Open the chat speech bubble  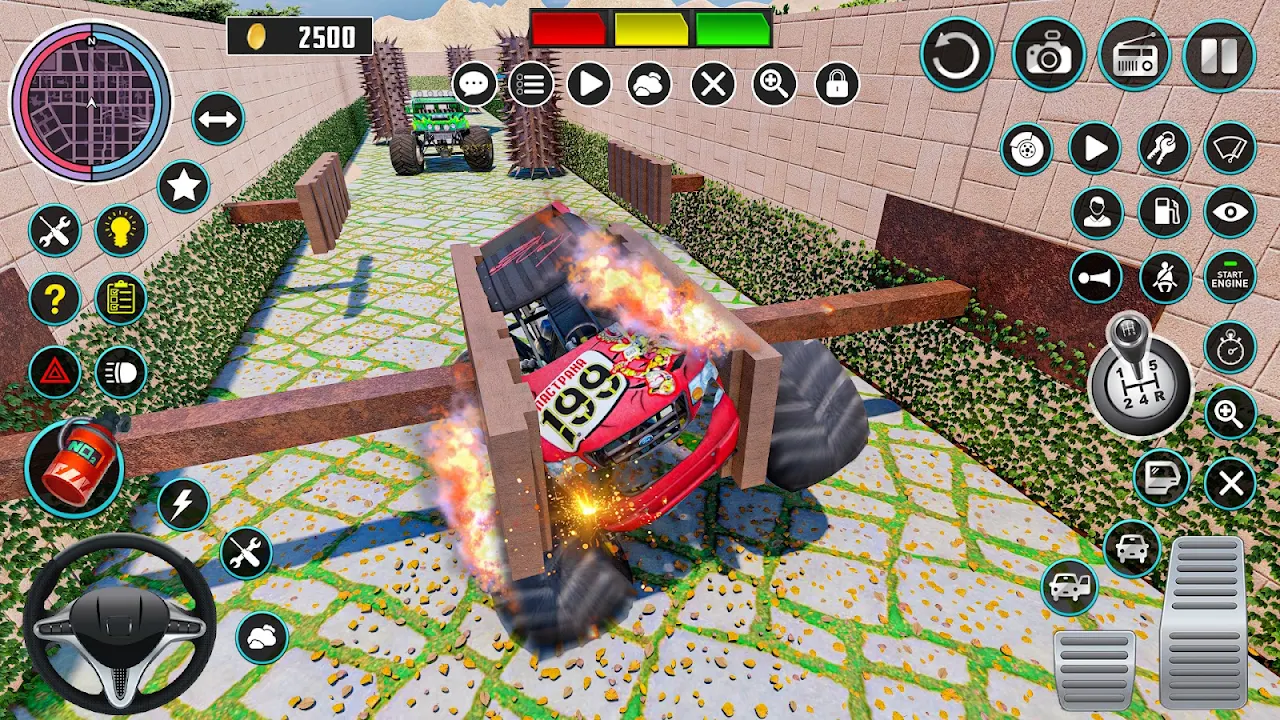pyautogui.click(x=475, y=84)
